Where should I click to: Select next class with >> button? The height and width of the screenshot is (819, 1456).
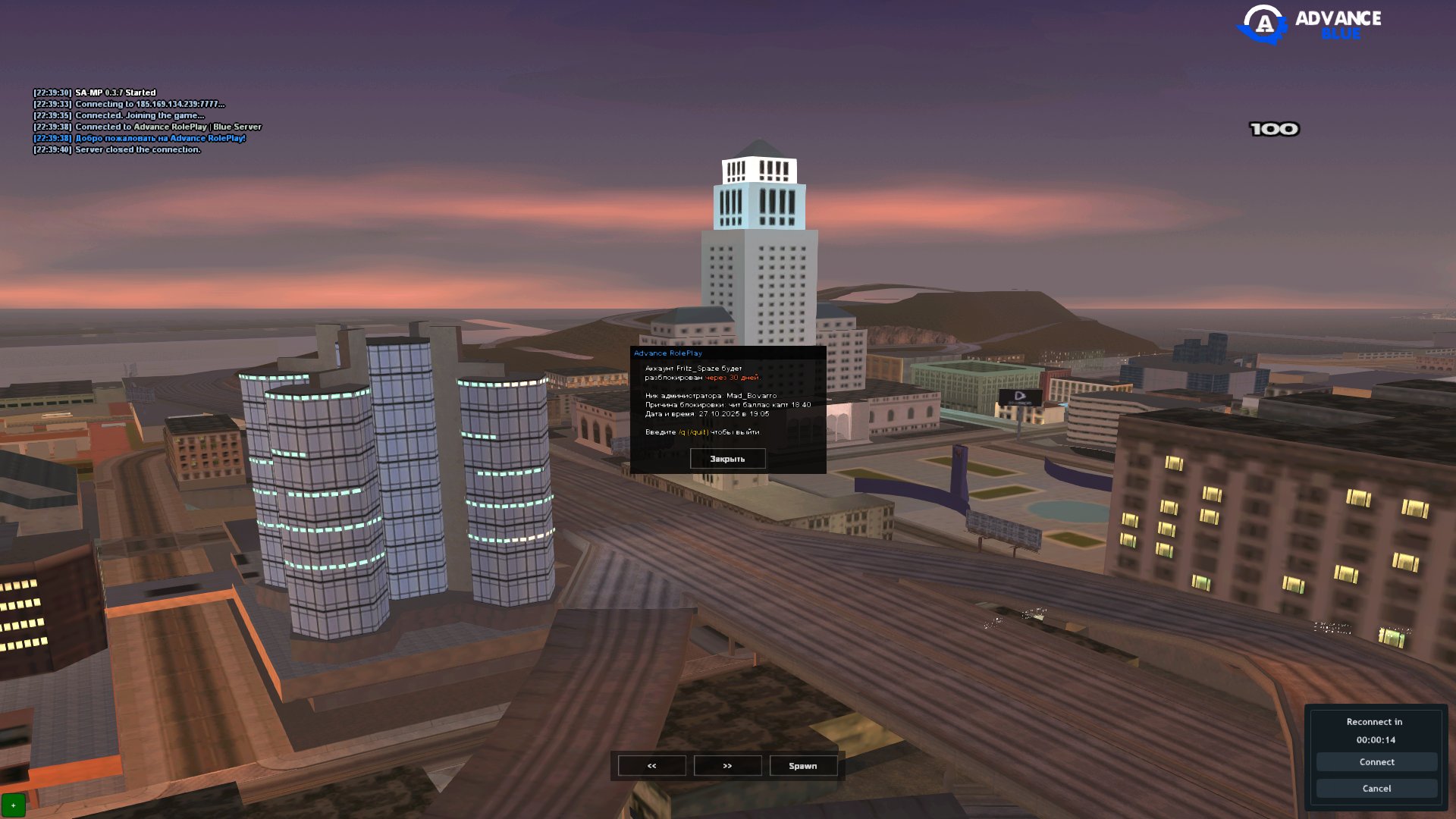(727, 766)
